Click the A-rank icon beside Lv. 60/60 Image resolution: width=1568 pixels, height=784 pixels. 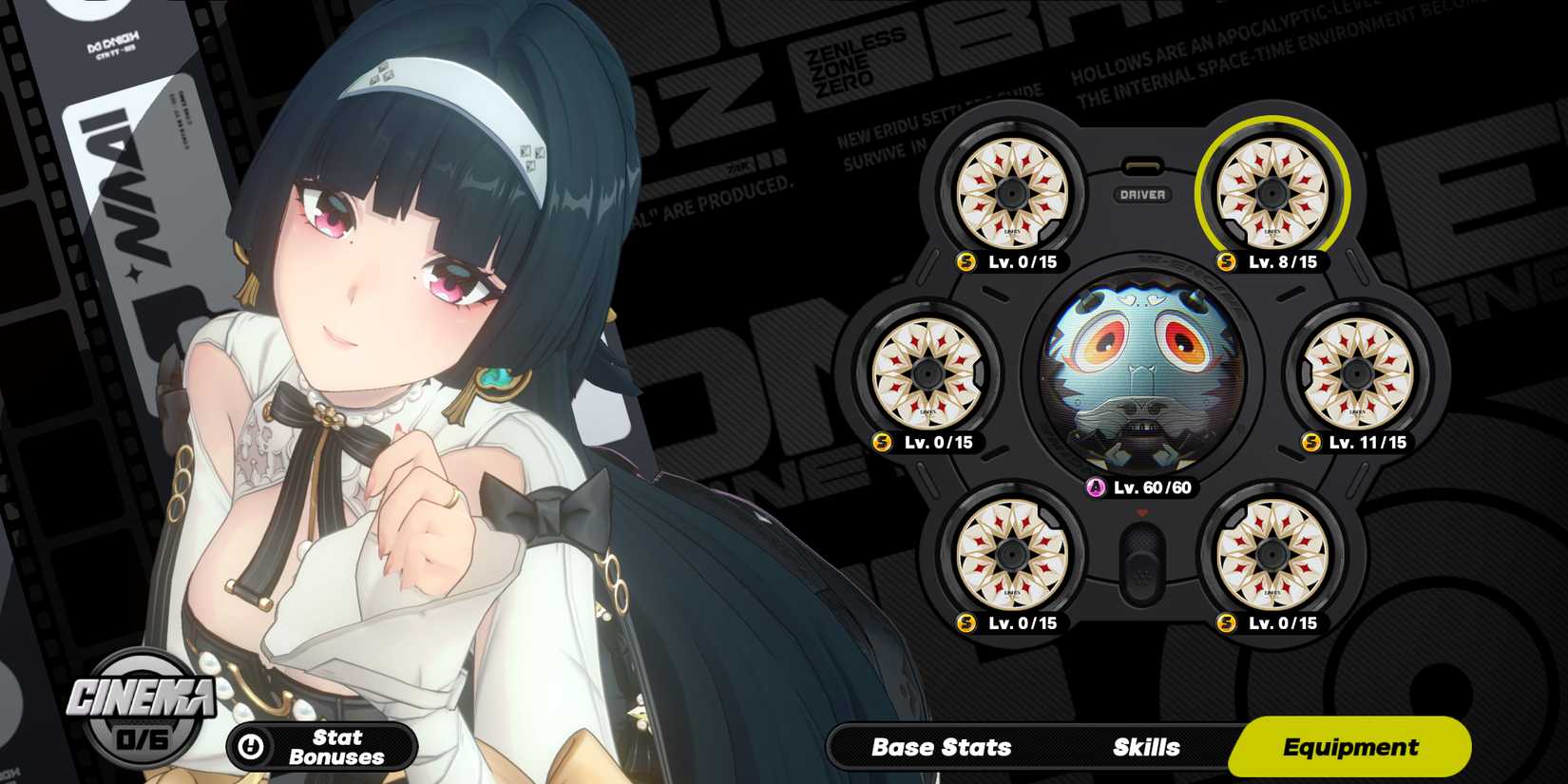(1097, 486)
